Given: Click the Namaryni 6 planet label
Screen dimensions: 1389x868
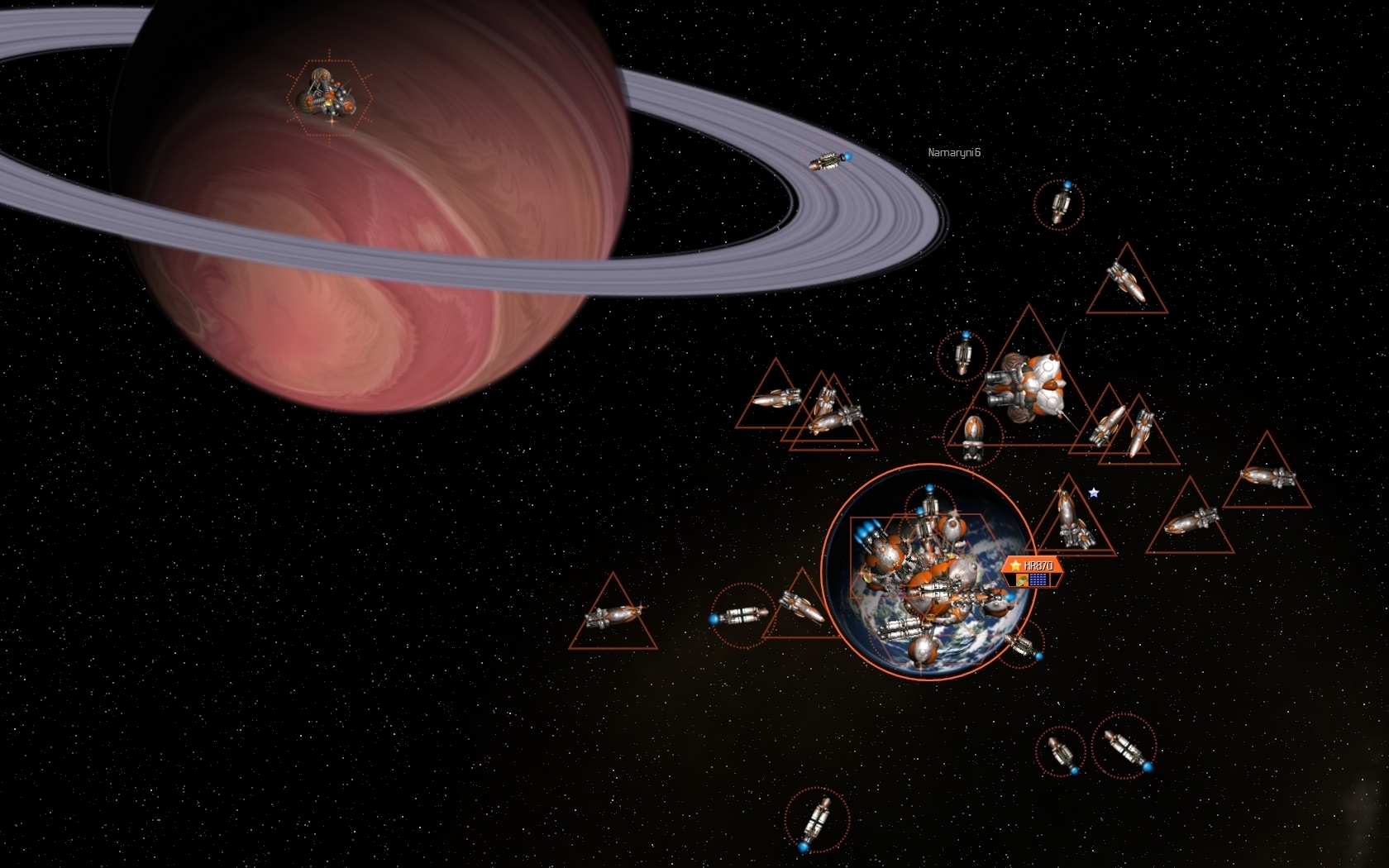Looking at the screenshot, I should tap(953, 153).
